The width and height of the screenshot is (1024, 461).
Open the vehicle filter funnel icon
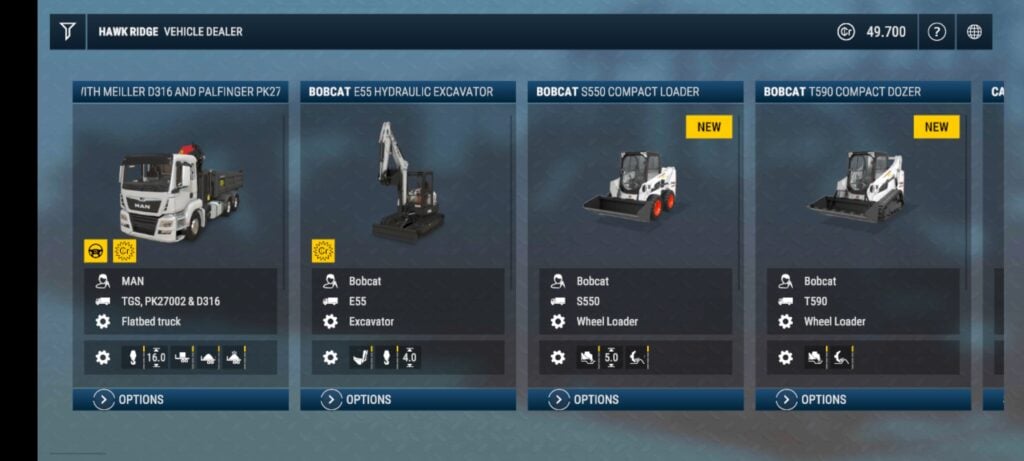tap(67, 31)
